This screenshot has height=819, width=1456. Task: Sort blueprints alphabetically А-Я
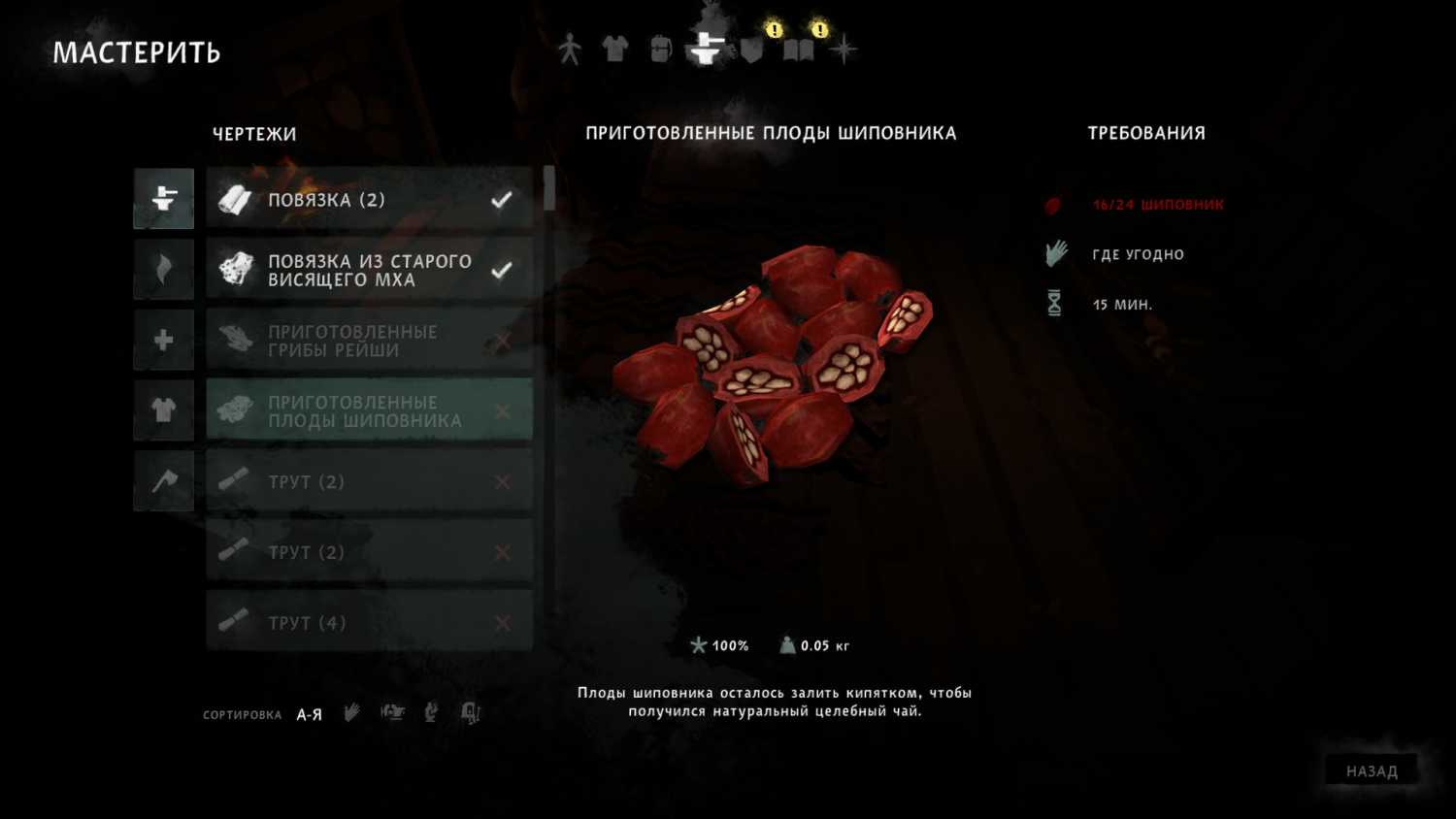point(309,715)
